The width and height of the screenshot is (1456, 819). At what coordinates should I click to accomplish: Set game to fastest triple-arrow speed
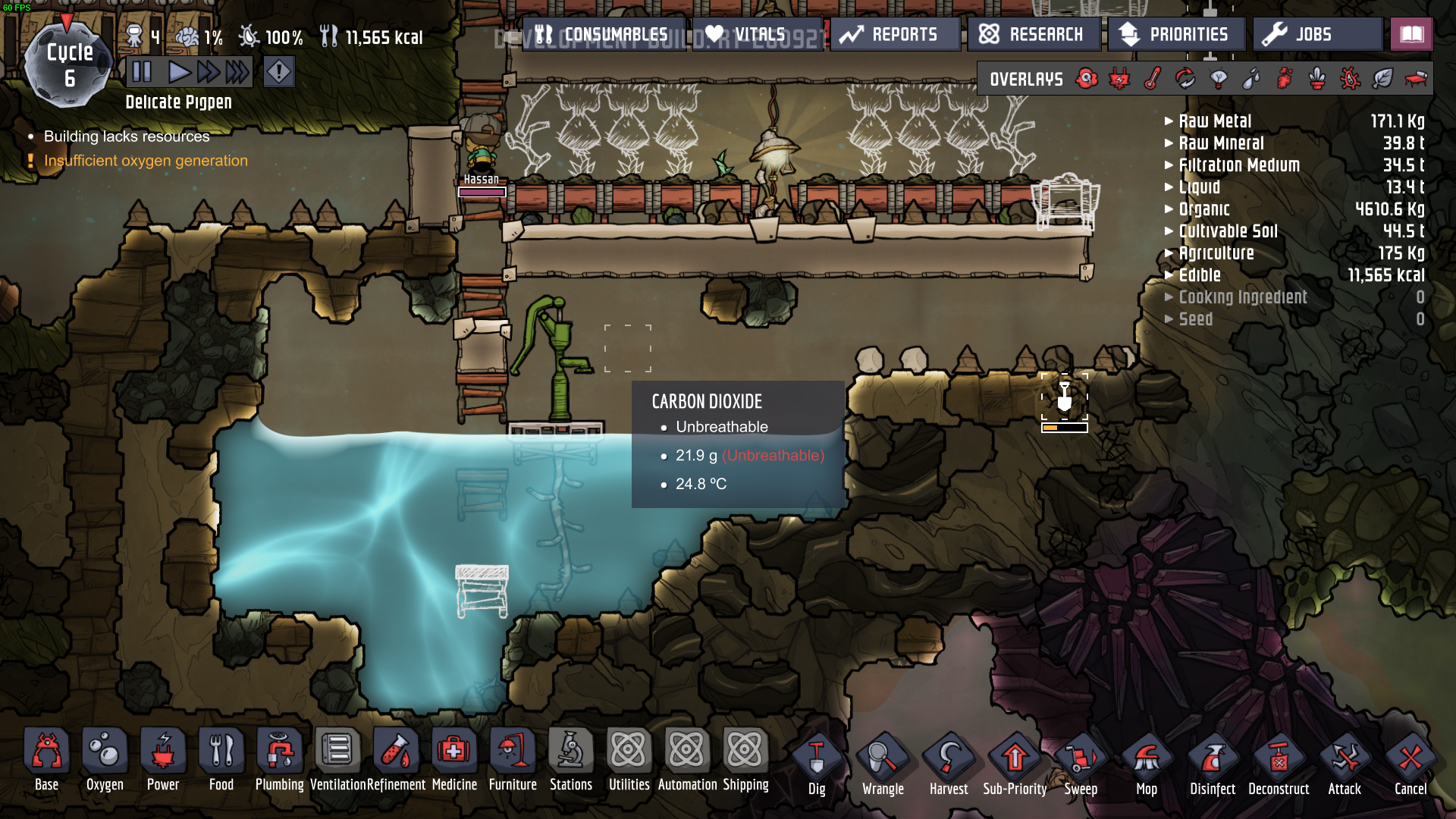(237, 72)
